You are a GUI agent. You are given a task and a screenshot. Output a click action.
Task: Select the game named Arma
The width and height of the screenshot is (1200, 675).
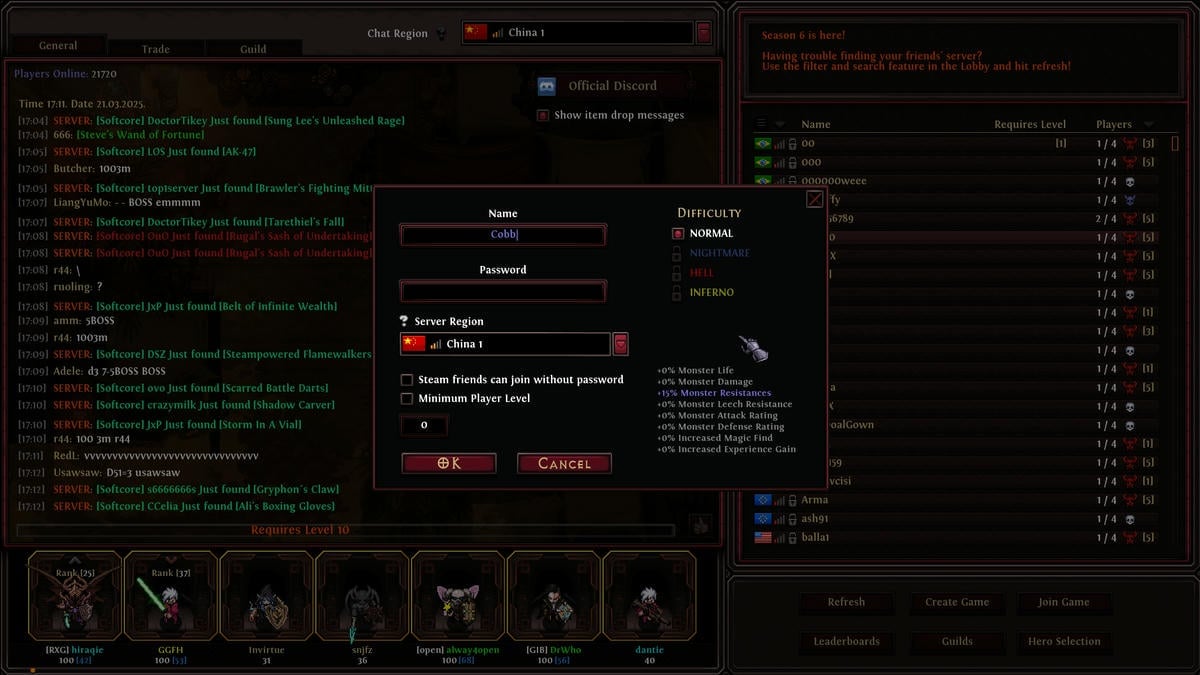815,500
